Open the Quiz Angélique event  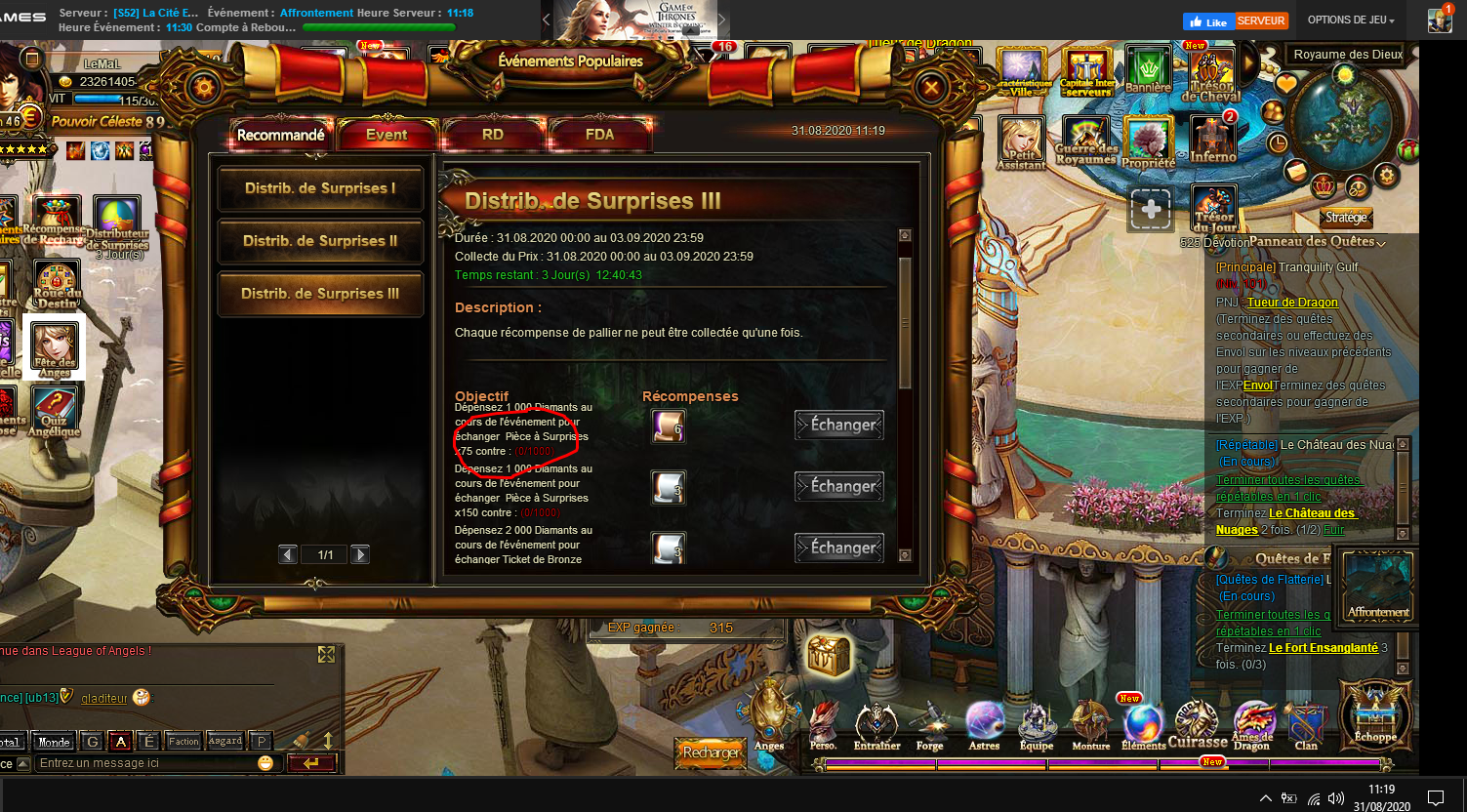click(x=55, y=412)
